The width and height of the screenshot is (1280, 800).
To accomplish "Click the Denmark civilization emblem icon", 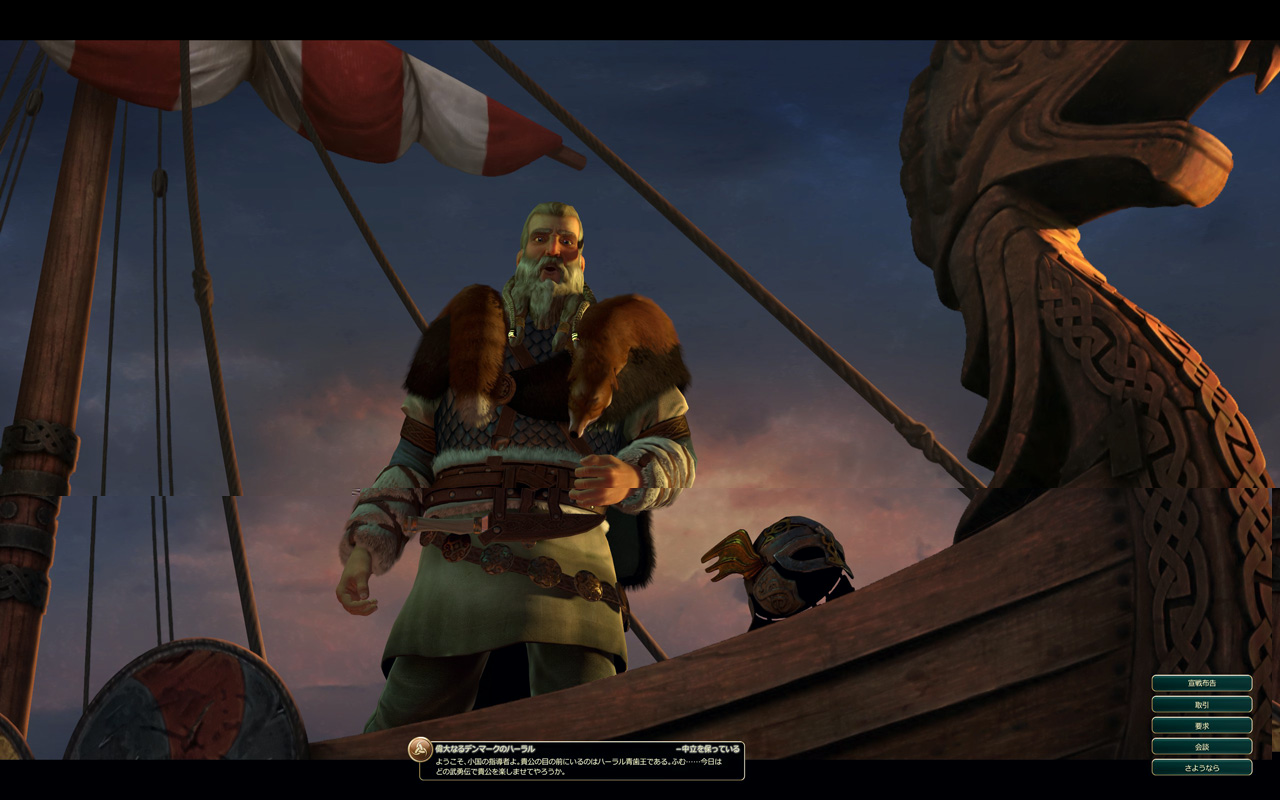I will click(x=420, y=749).
